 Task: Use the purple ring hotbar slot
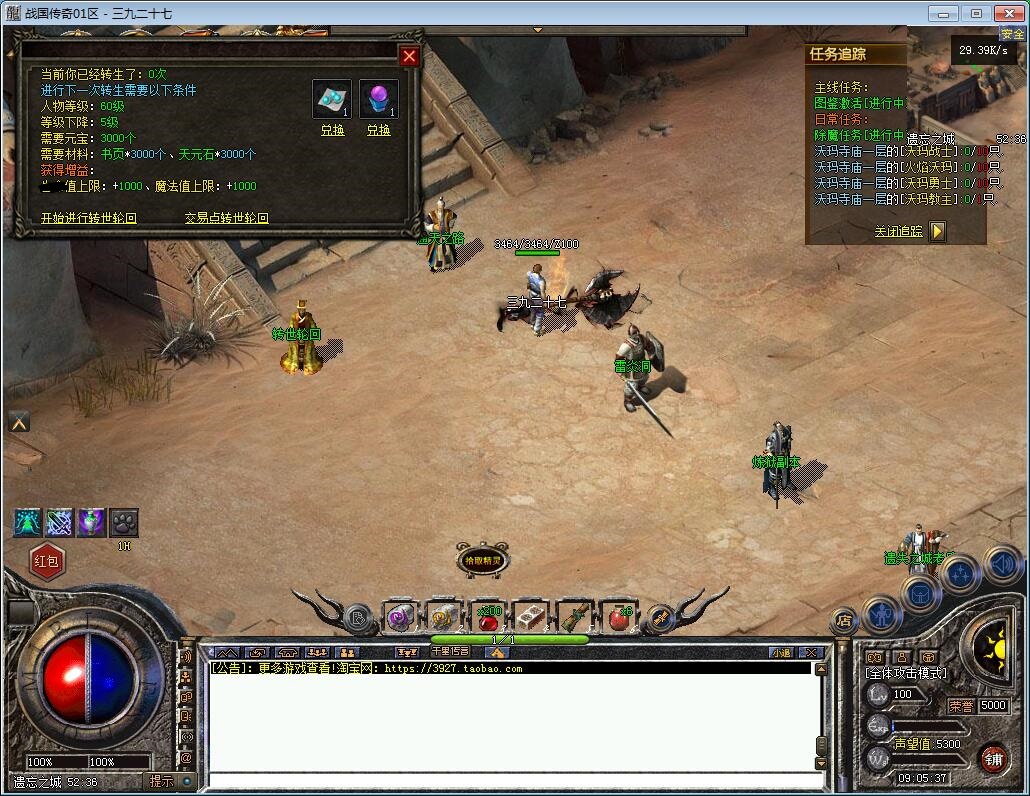[x=401, y=617]
